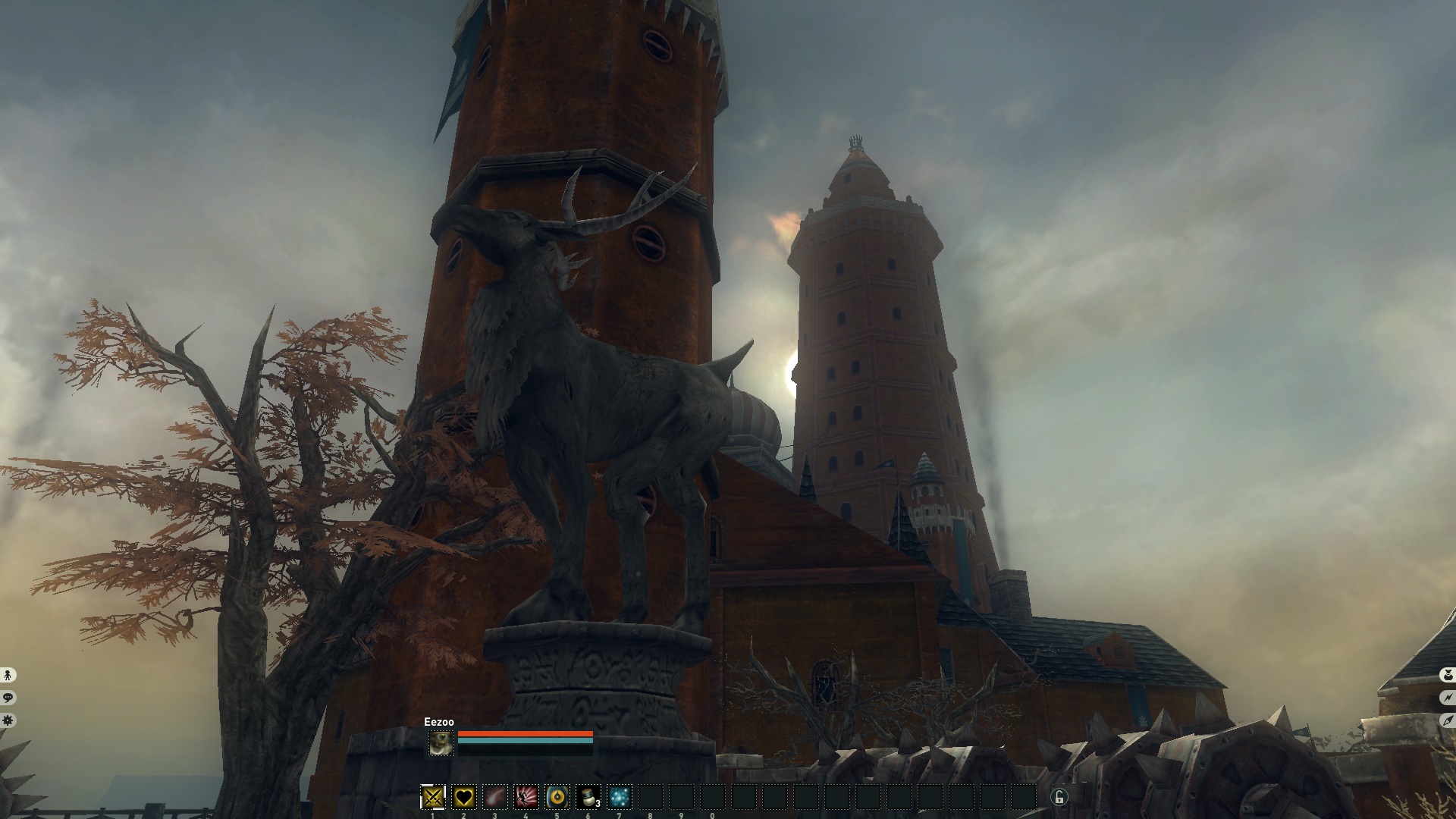
Task: Trigger the pink comet streak skill
Action: coord(495,797)
